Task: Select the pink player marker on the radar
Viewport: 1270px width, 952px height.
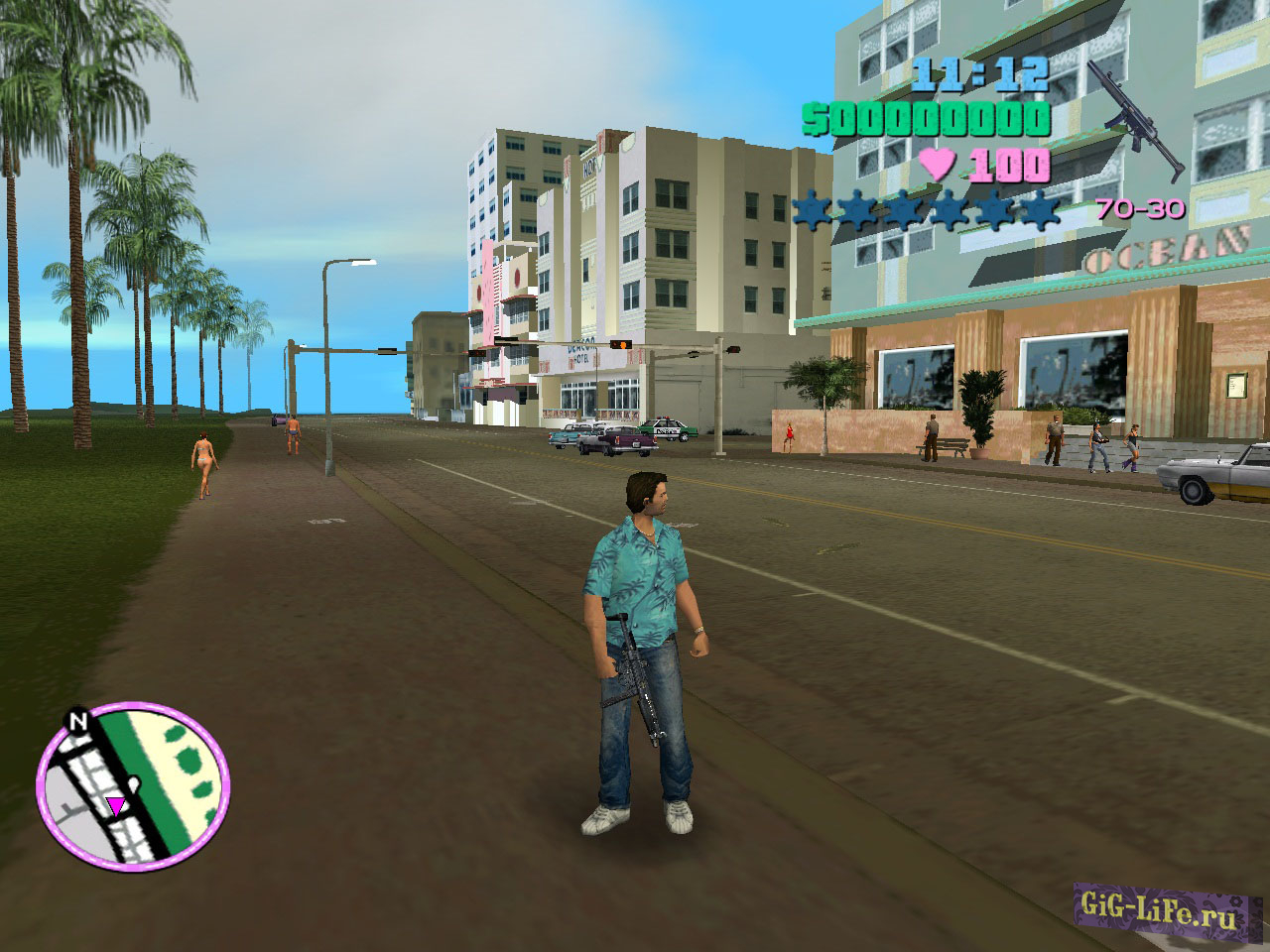Action: point(116,805)
